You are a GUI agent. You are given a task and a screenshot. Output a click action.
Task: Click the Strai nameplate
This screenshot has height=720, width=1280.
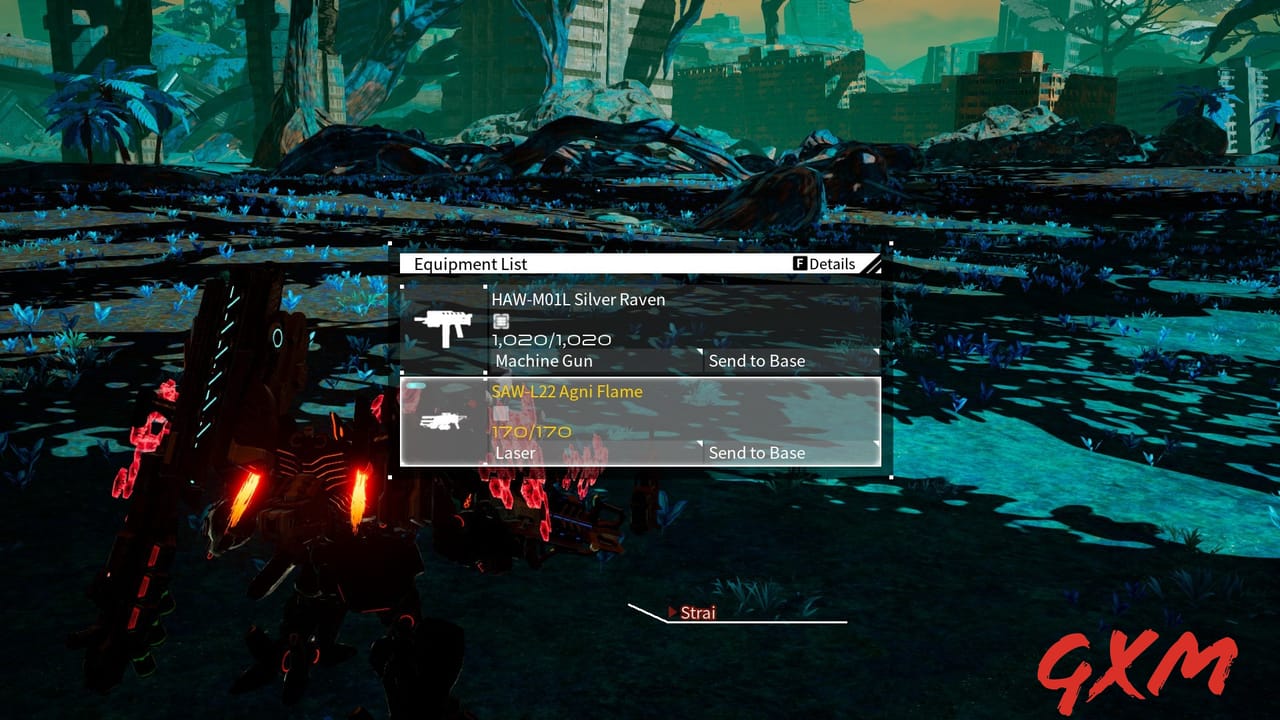point(699,613)
